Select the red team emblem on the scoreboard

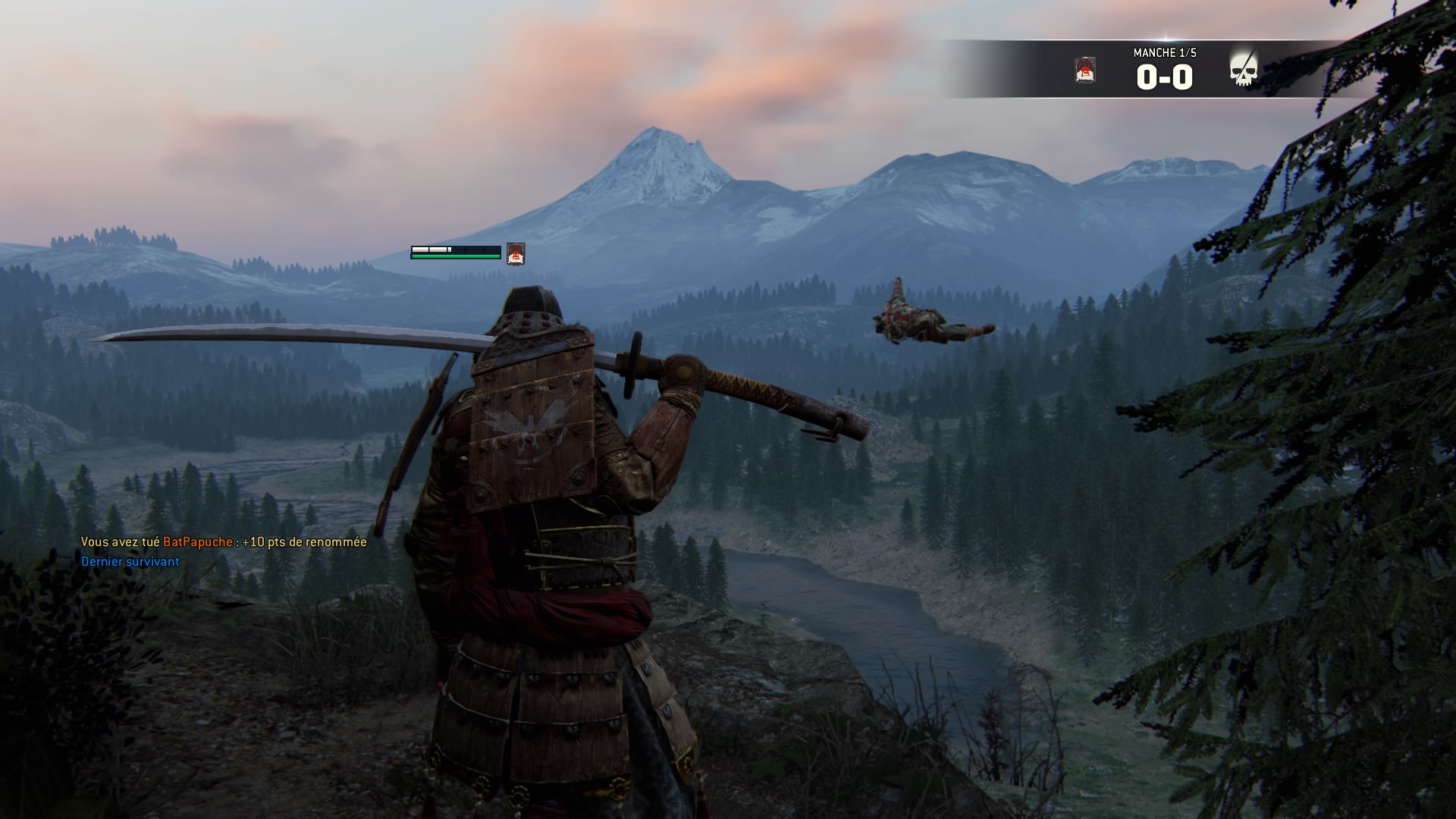click(x=1085, y=71)
